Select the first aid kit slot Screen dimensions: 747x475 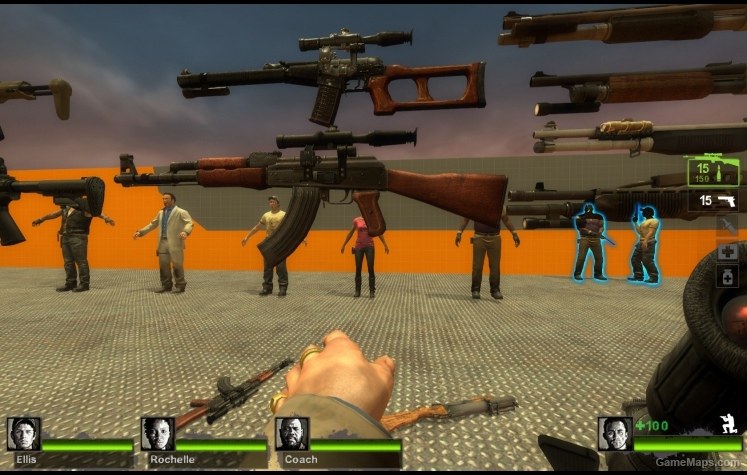click(727, 251)
